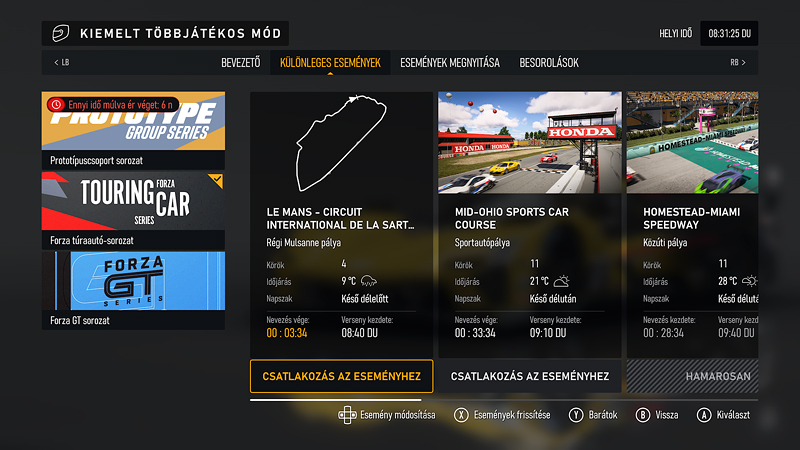Select the Különleges események tab
The image size is (800, 450).
click(x=330, y=63)
